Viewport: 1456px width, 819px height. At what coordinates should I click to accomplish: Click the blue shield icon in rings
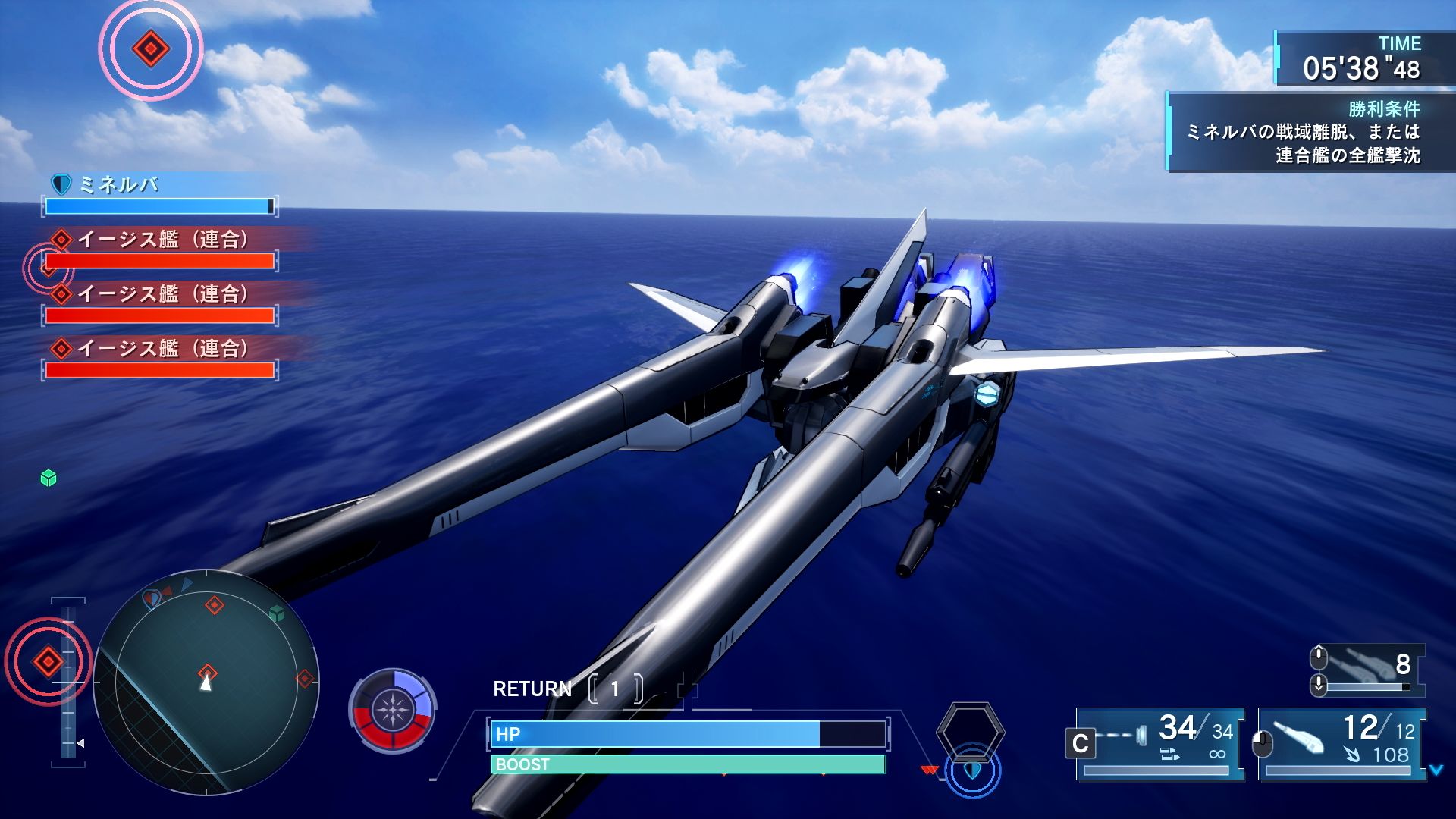tap(973, 770)
